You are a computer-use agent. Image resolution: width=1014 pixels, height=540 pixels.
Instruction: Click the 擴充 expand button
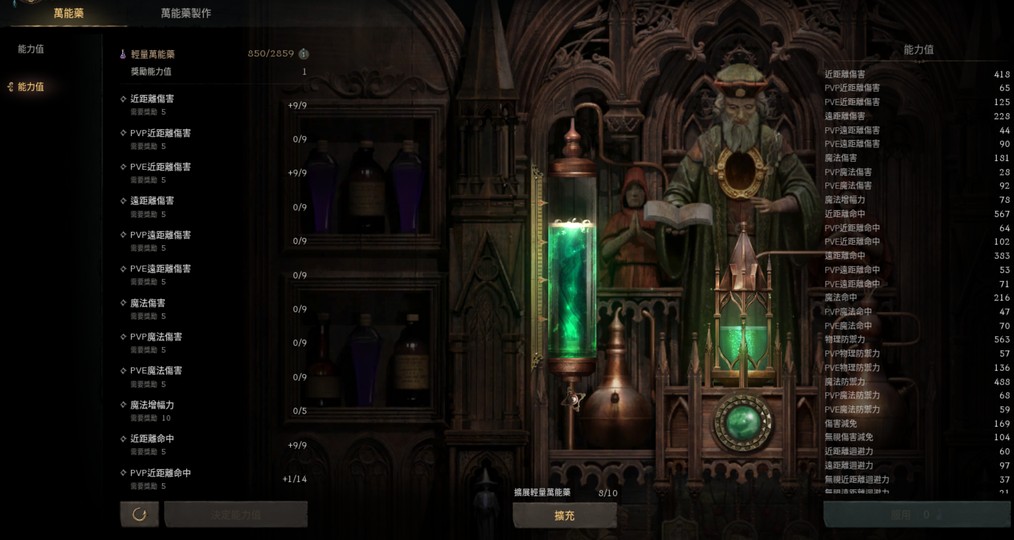point(564,515)
